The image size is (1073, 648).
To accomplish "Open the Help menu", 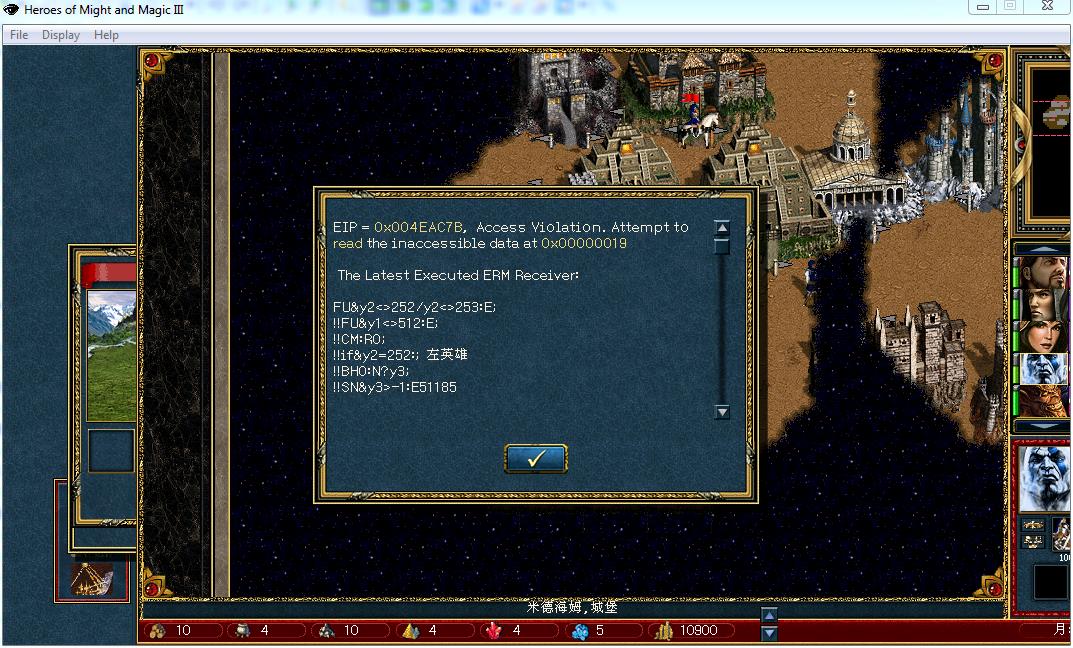I will pyautogui.click(x=106, y=35).
